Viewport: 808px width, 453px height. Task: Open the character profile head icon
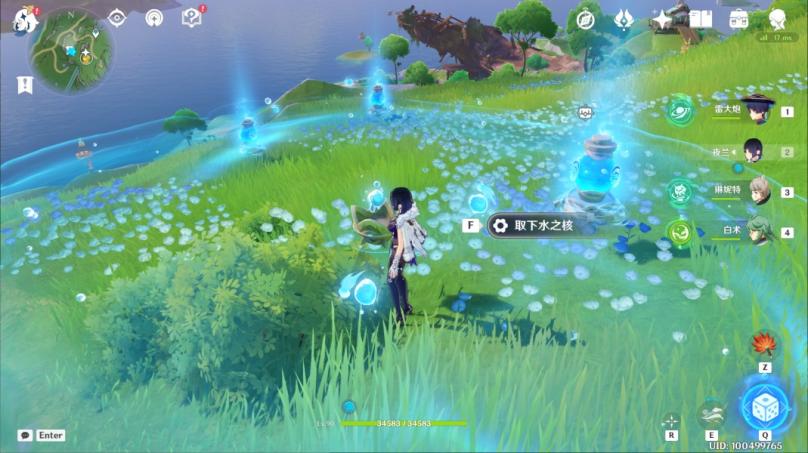pyautogui.click(x=777, y=19)
